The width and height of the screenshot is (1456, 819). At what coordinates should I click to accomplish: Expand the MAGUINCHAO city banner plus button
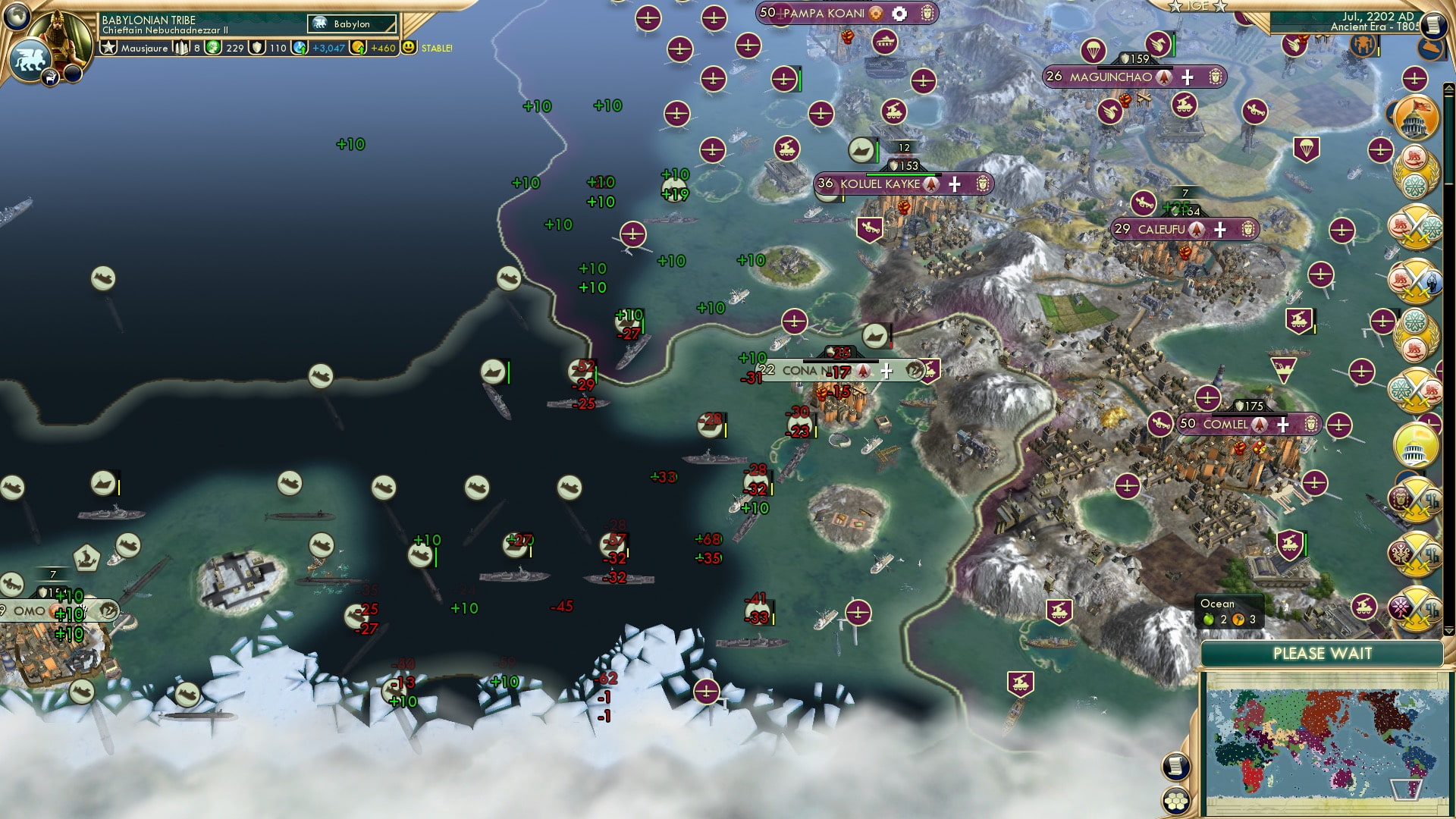click(x=1188, y=77)
